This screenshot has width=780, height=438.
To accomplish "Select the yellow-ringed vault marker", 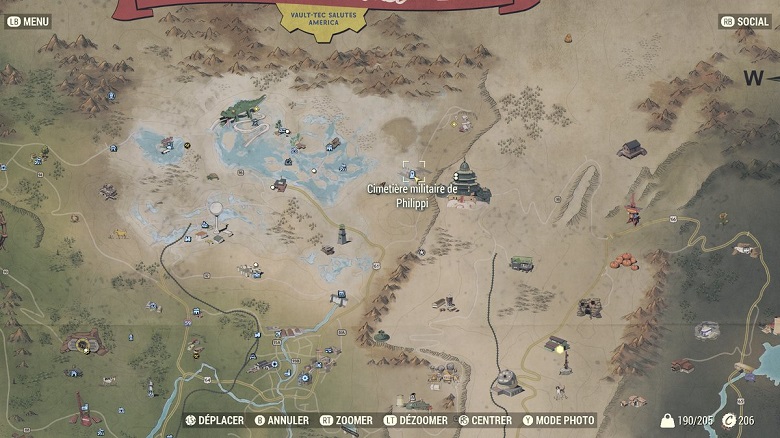I will pyautogui.click(x=82, y=344).
